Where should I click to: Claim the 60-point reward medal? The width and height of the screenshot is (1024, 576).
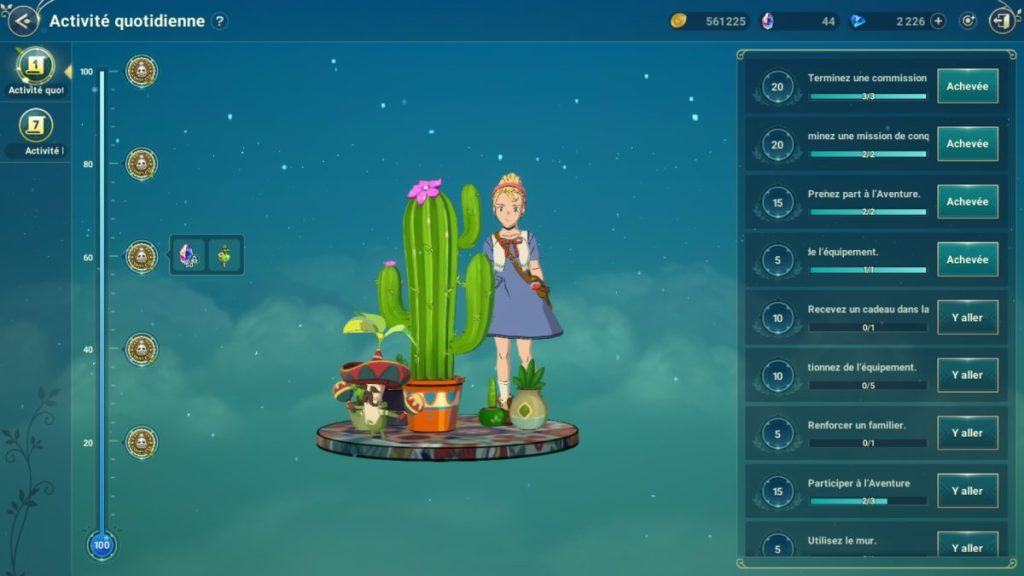(142, 257)
